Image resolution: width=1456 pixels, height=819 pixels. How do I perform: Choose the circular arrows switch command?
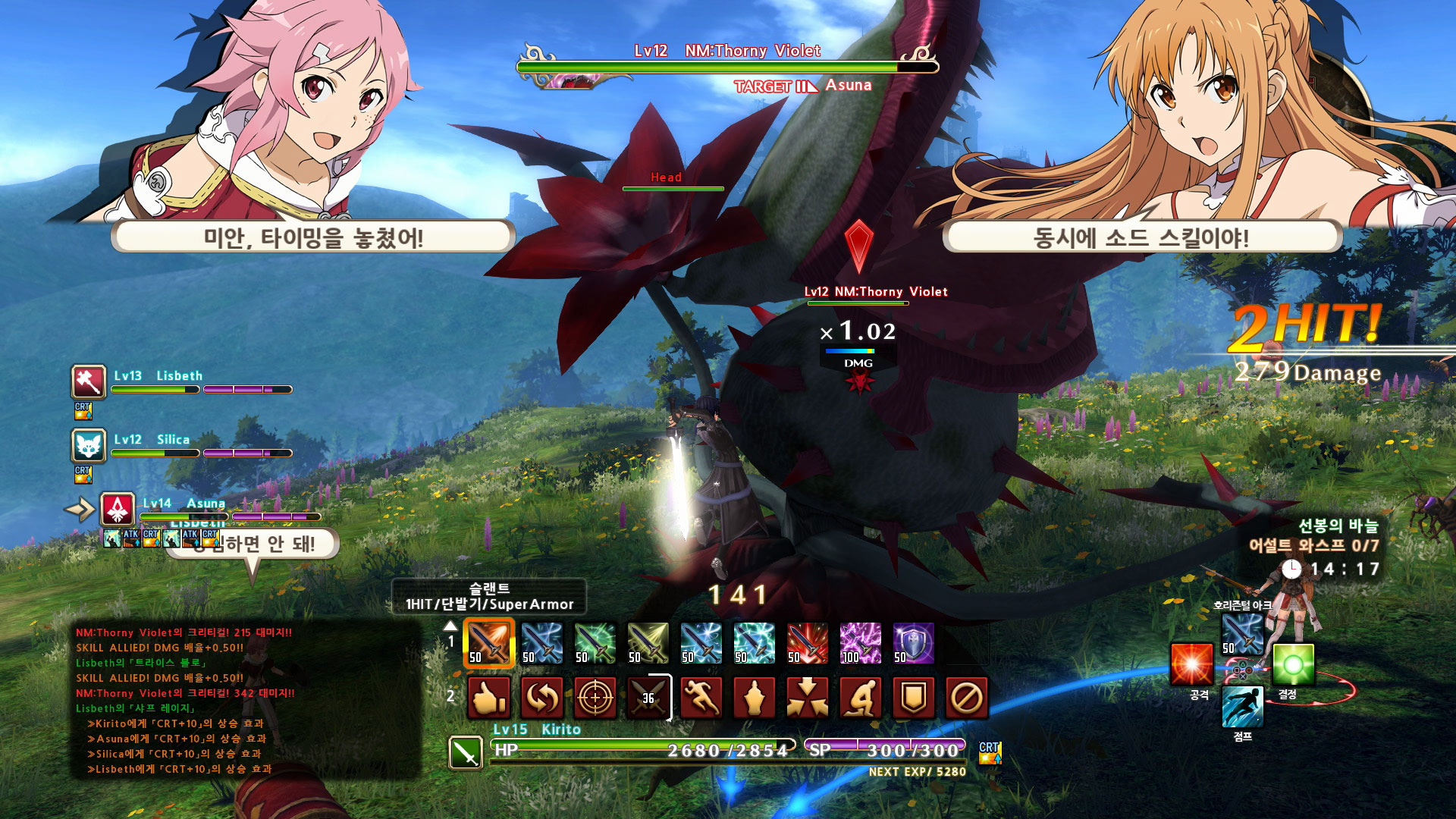(x=542, y=698)
